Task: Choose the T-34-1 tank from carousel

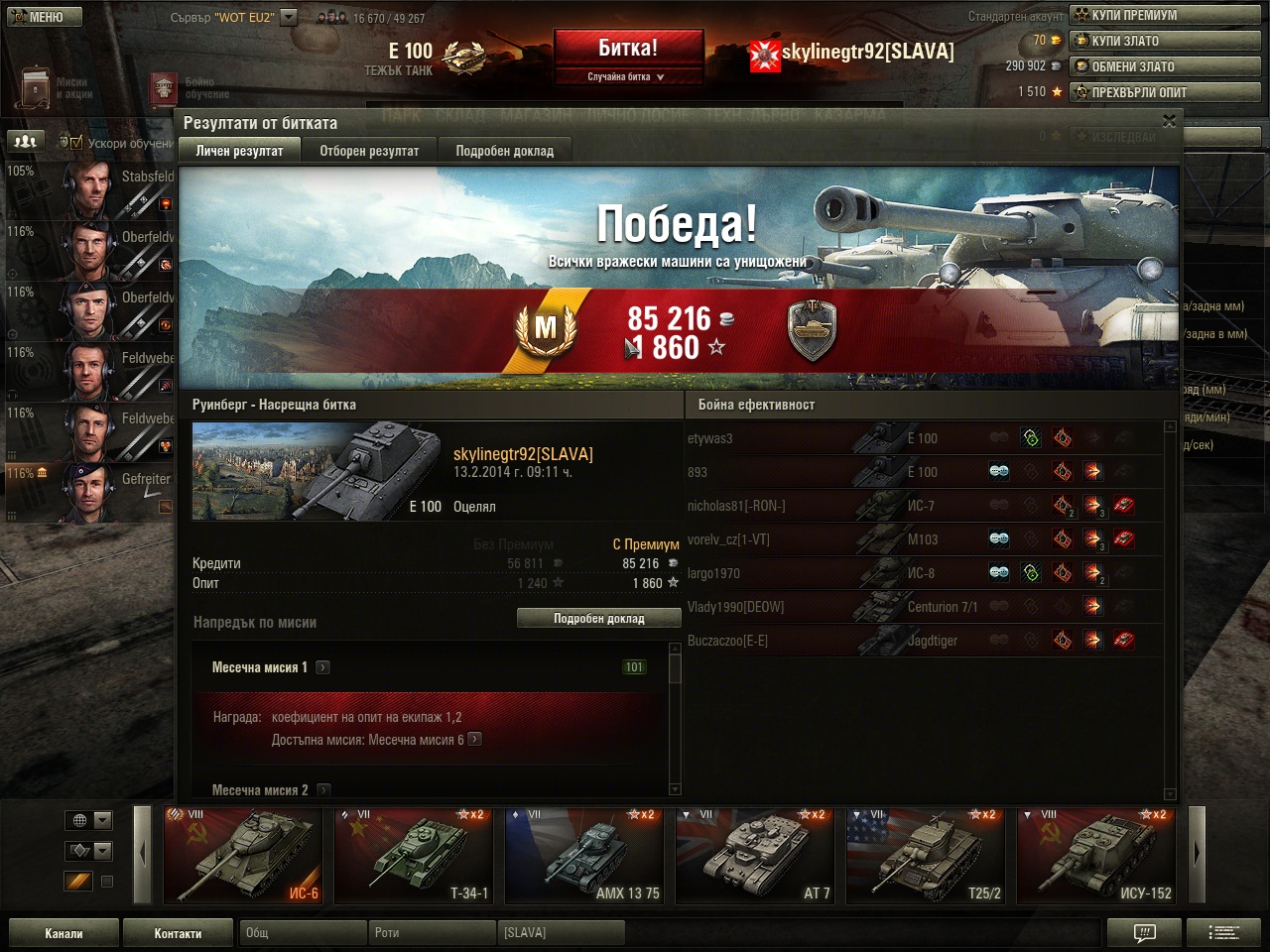Action: point(414,856)
